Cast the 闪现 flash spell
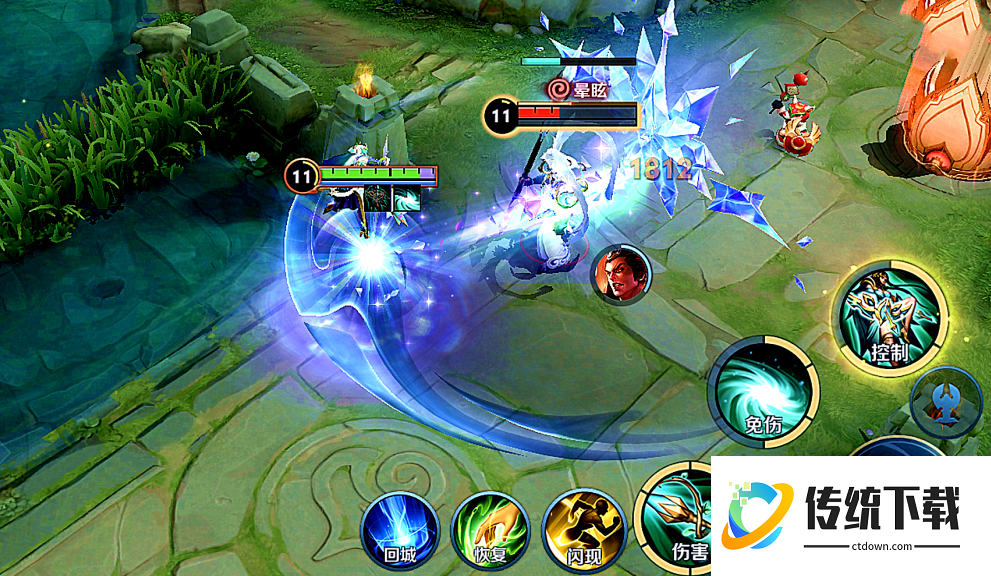This screenshot has width=991, height=576. tap(581, 528)
